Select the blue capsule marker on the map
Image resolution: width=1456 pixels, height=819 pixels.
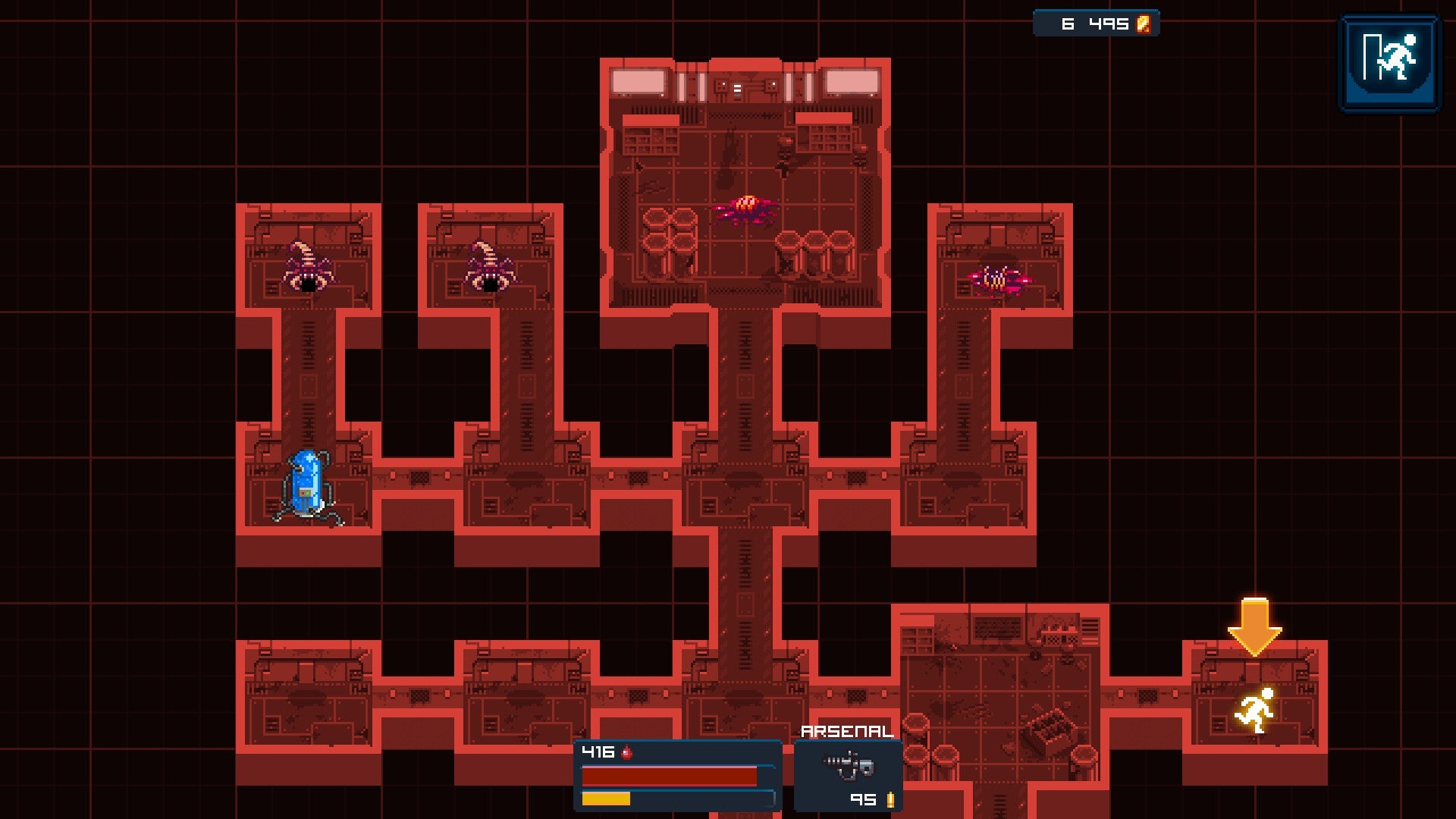pos(307,485)
